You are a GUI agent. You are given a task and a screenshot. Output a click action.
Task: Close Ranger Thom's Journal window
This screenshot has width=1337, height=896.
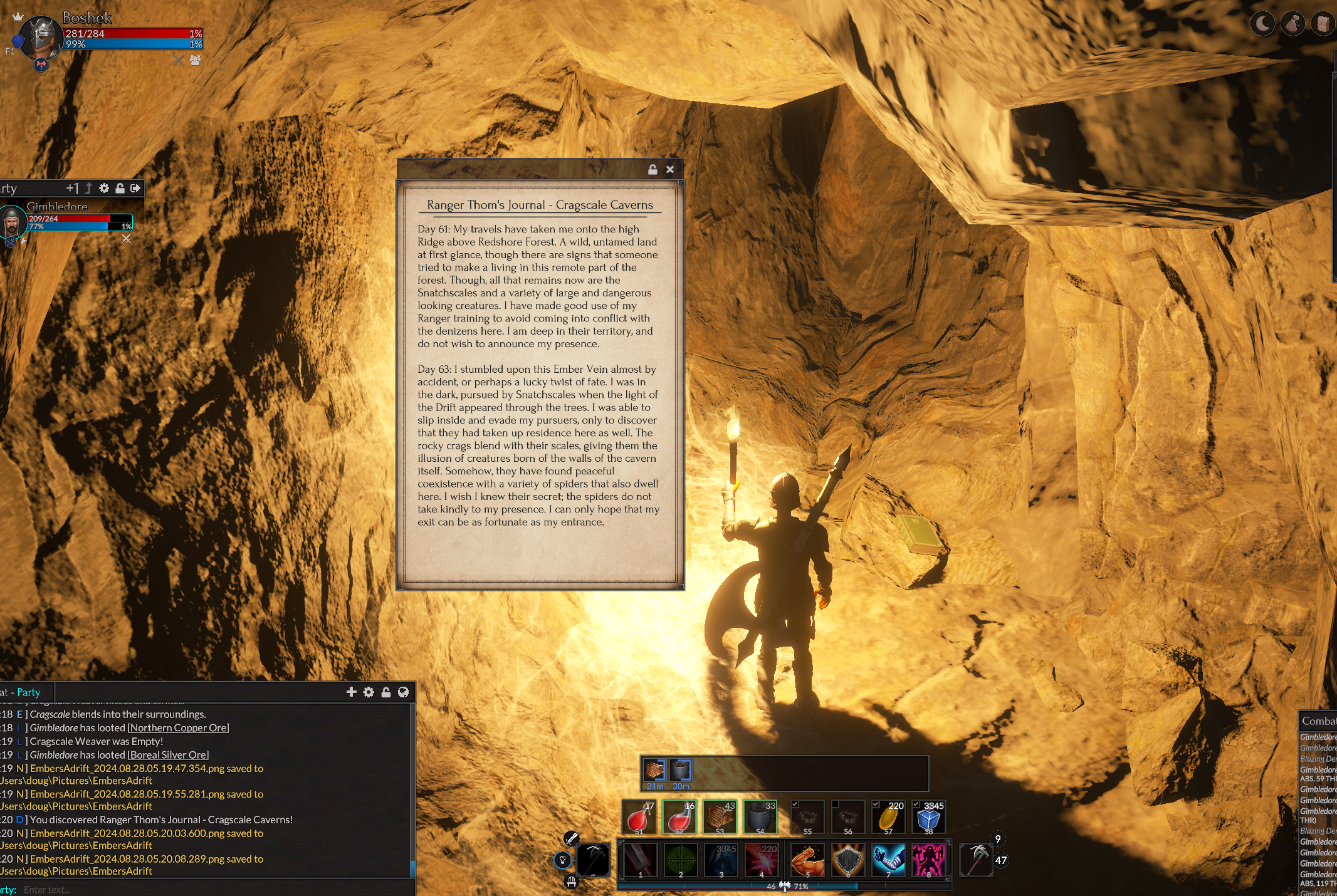coord(670,169)
